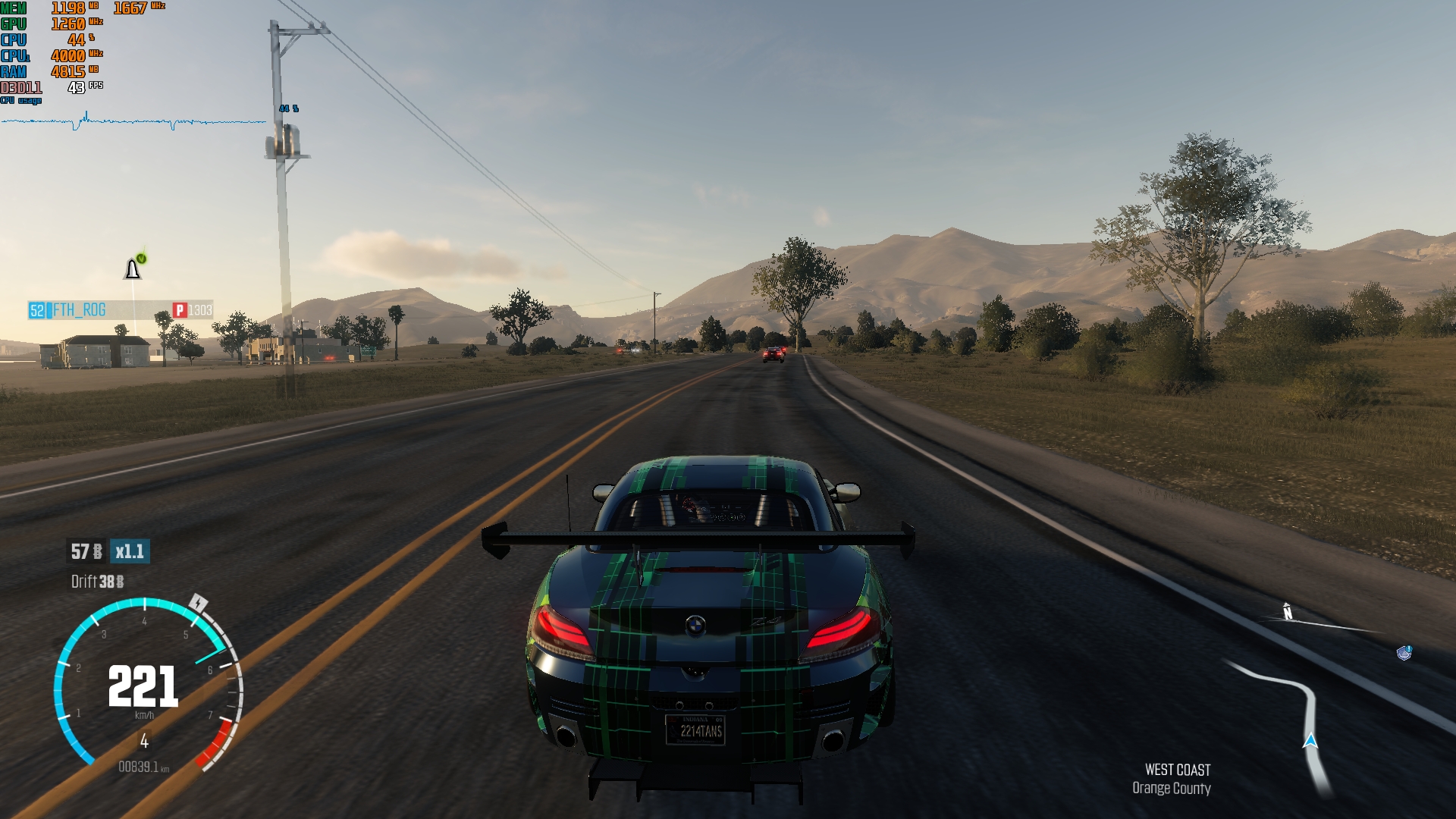Screen dimensions: 1456x819
Task: Activate the nitro lightning bolt icon
Action: (x=198, y=604)
